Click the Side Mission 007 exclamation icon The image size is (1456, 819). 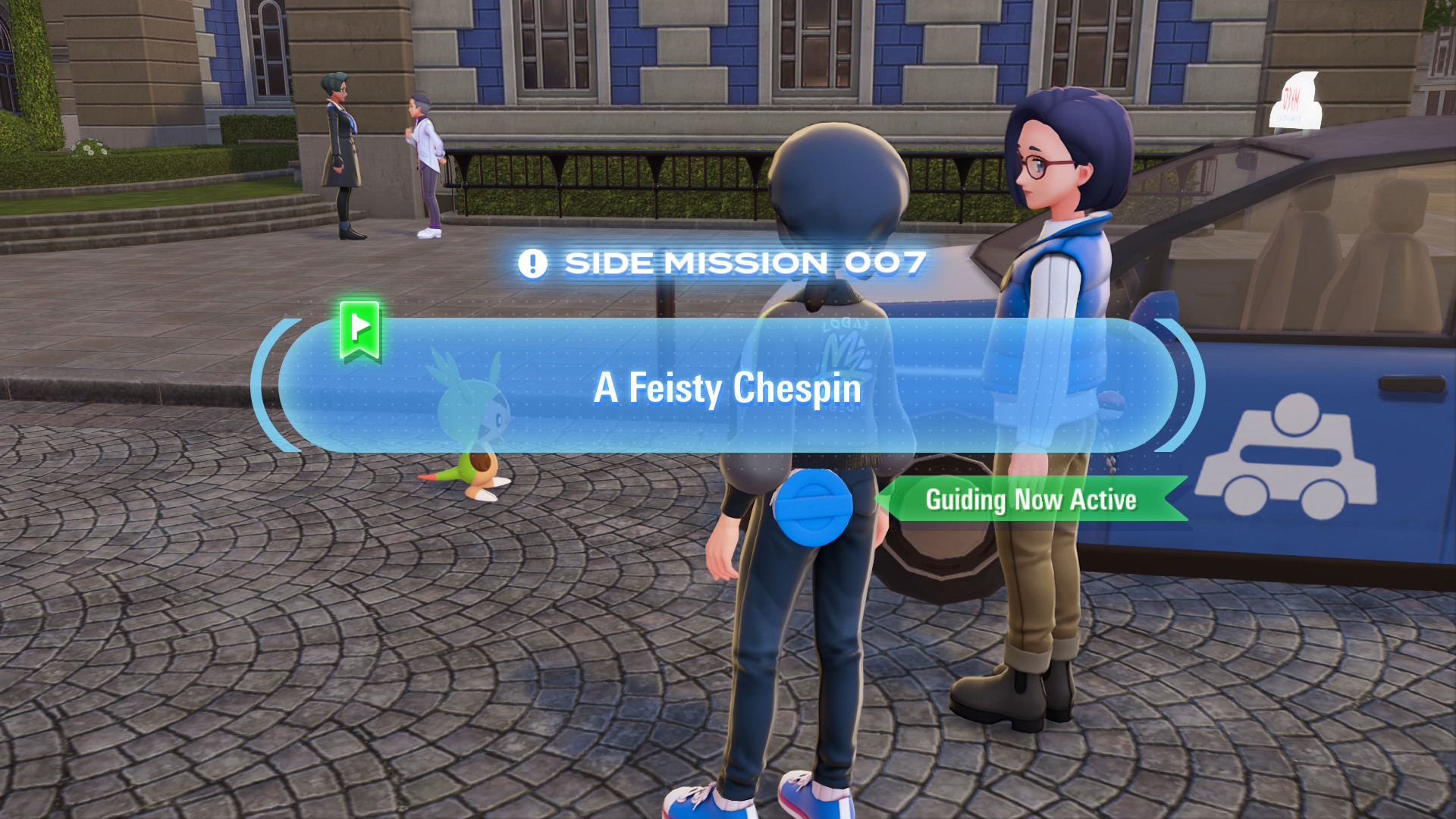click(532, 264)
